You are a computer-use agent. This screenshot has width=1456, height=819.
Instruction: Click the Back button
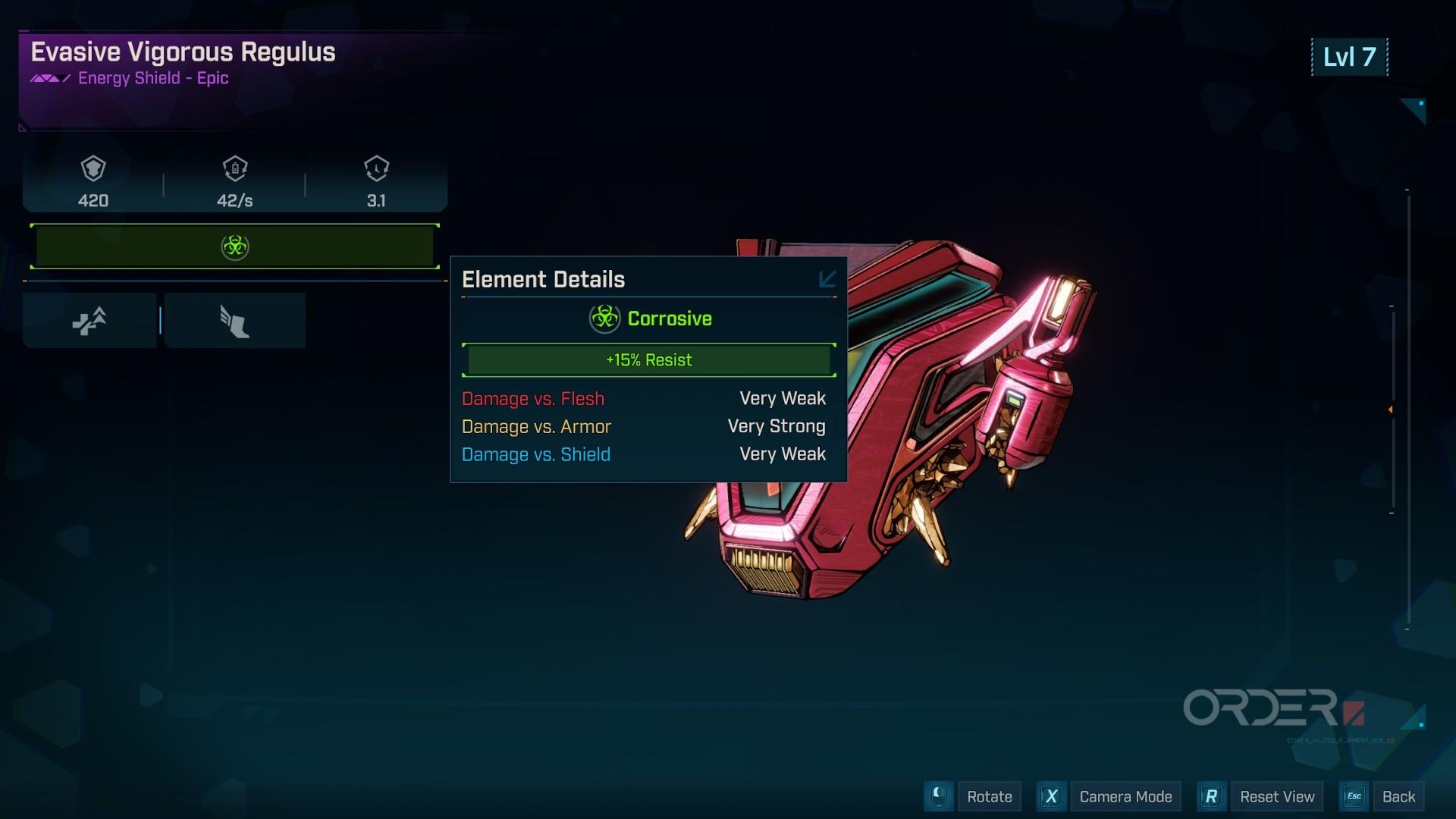pos(1398,796)
